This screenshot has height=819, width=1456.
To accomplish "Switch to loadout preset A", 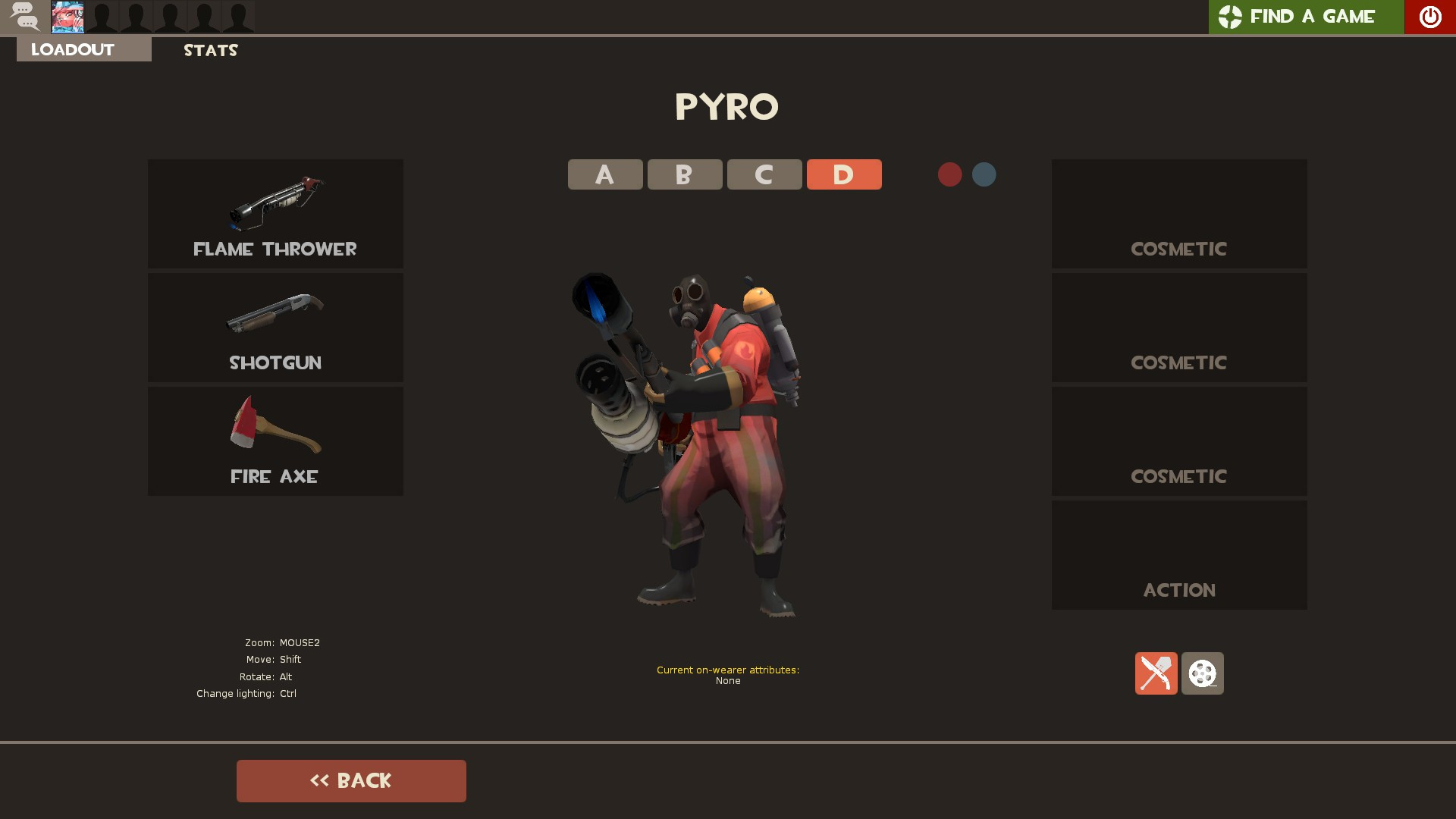I will pyautogui.click(x=604, y=174).
